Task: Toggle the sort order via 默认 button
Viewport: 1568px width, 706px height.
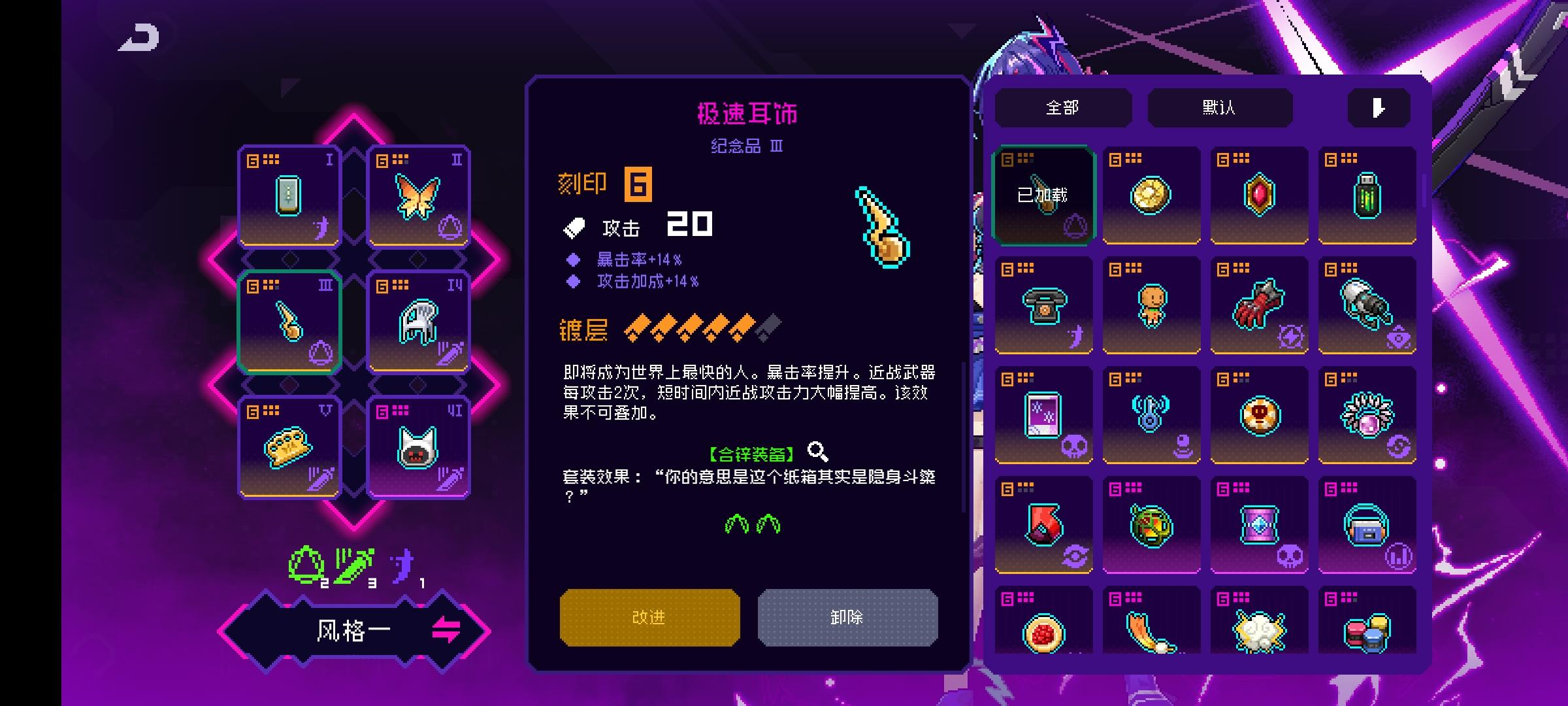Action: 1219,107
